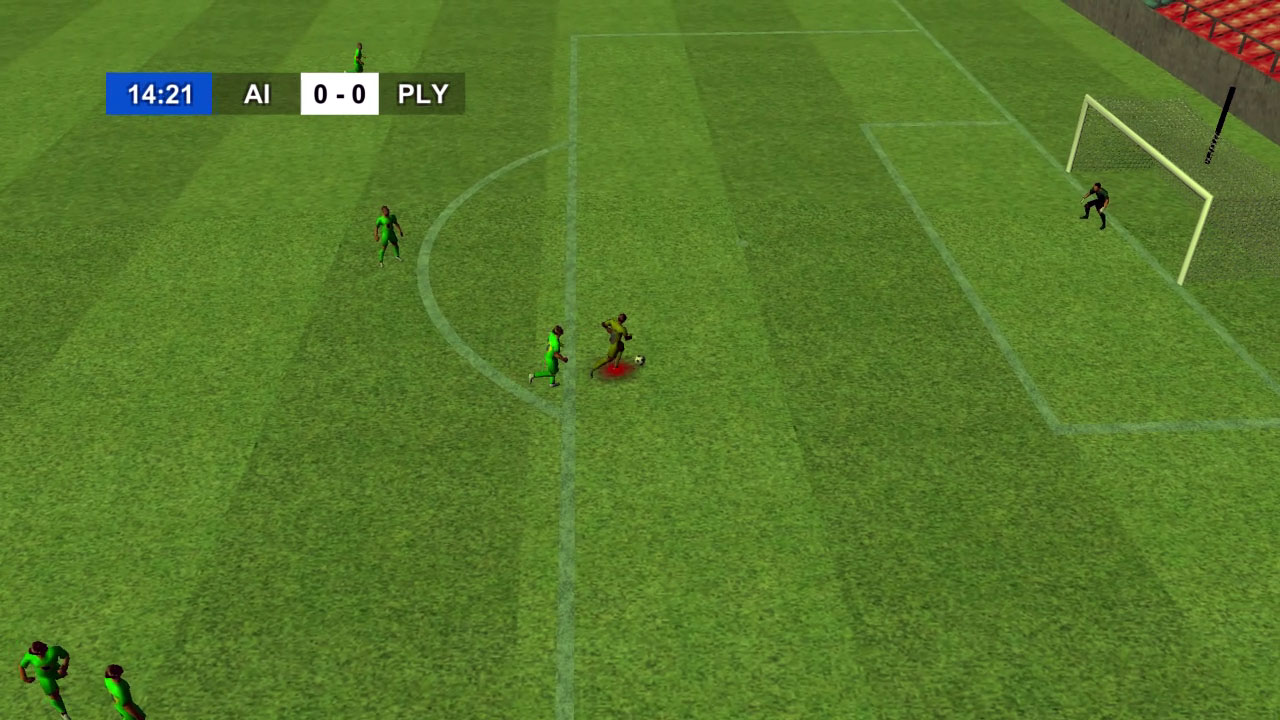Select the player dribbling the ball
The width and height of the screenshot is (1280, 720).
click(615, 335)
